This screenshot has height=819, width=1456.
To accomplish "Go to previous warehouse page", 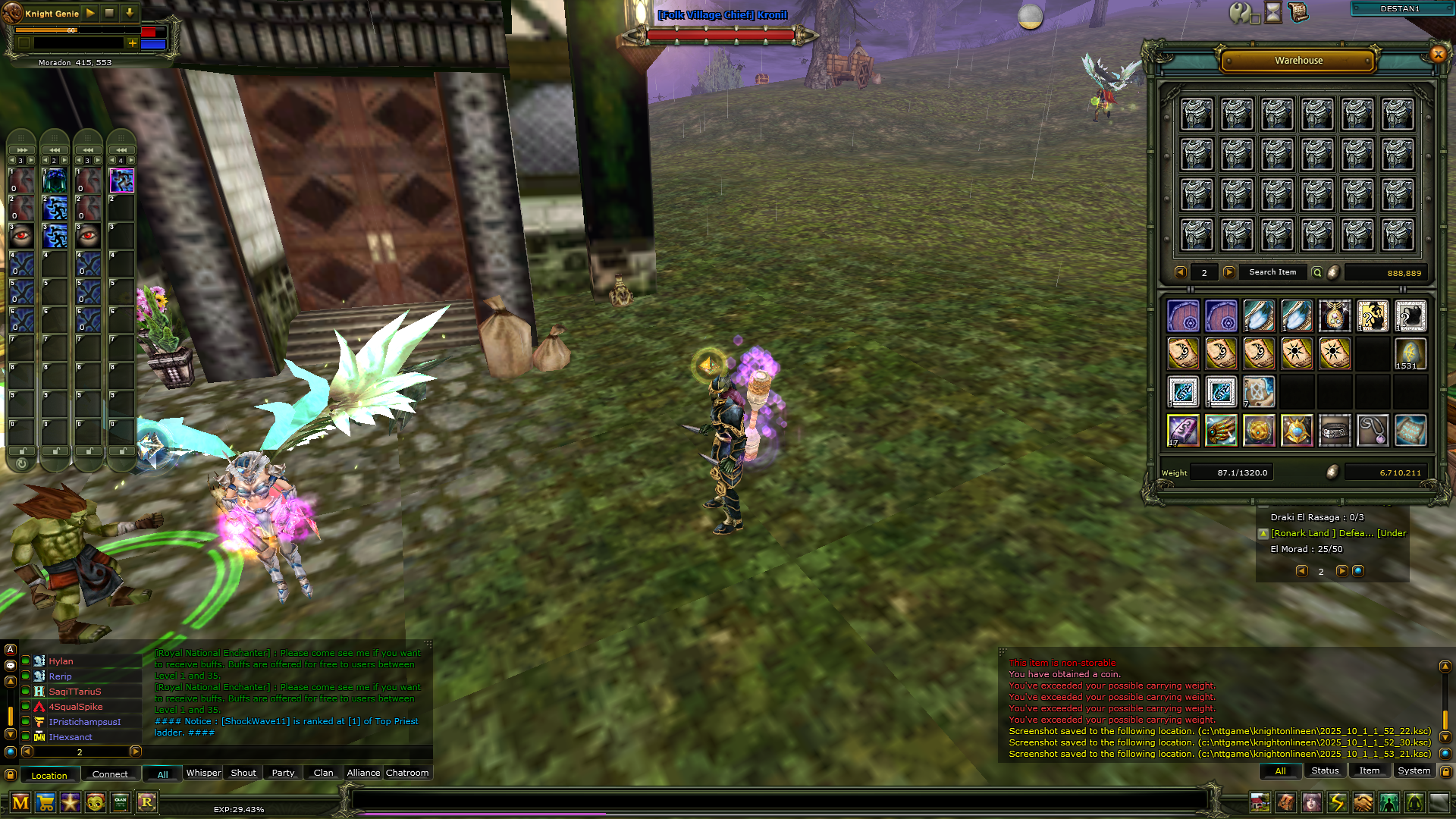I will 1180,272.
